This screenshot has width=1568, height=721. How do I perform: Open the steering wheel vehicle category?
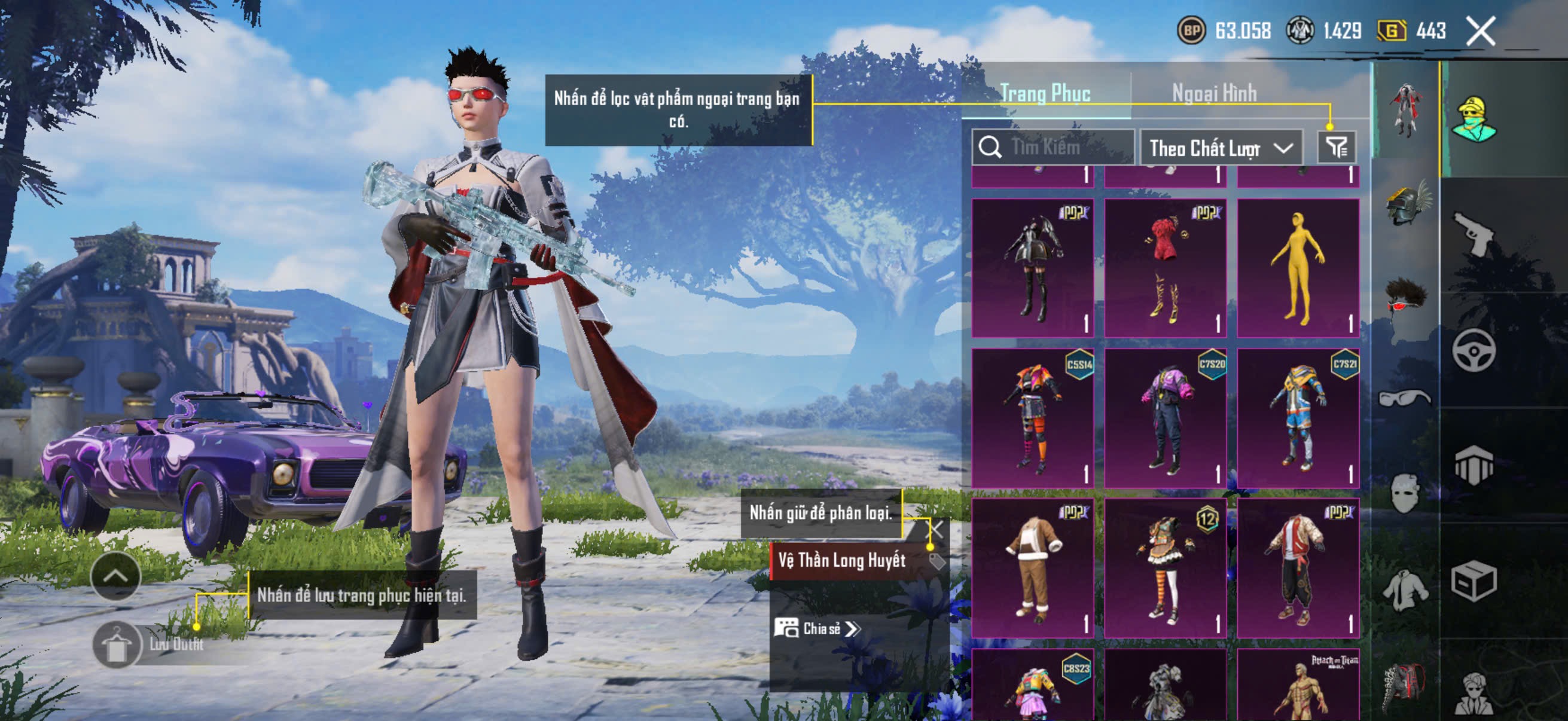(x=1473, y=350)
